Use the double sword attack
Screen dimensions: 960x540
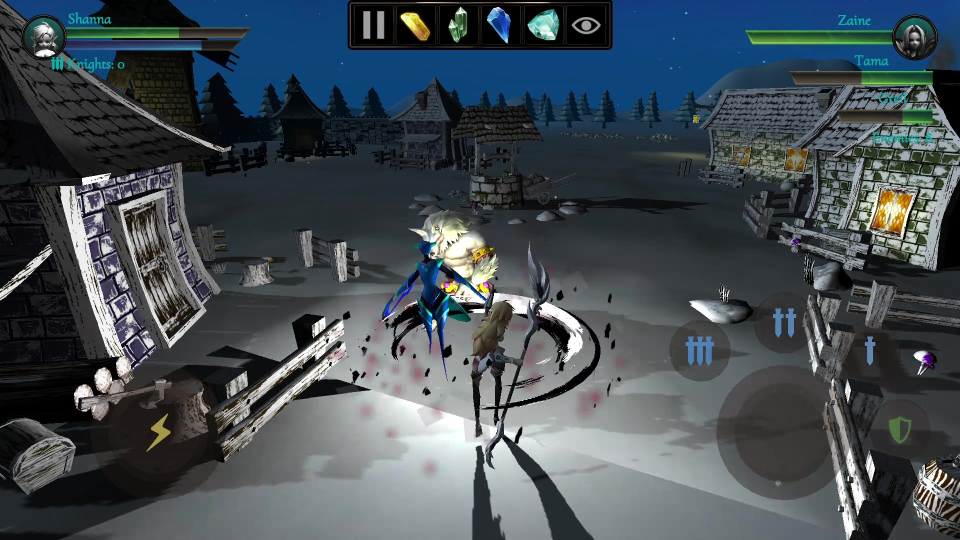[785, 322]
